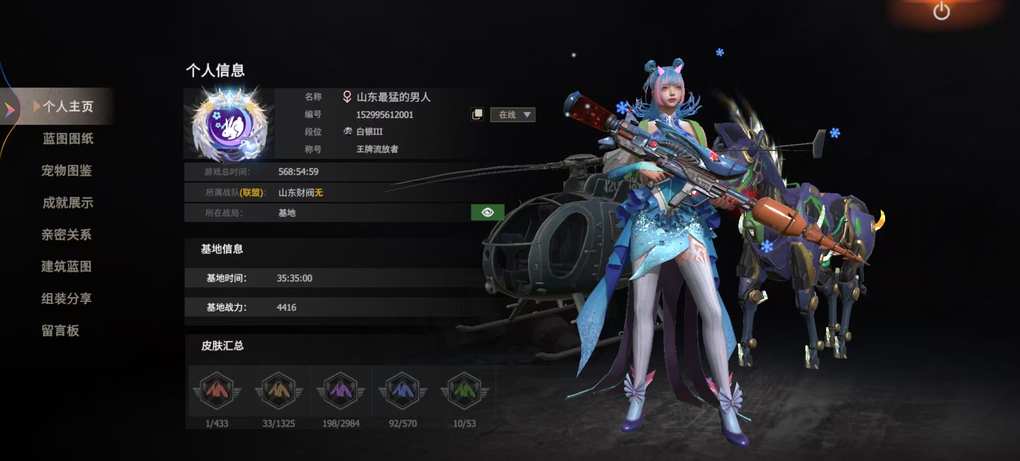Click the power button in the top corner

pos(941,11)
